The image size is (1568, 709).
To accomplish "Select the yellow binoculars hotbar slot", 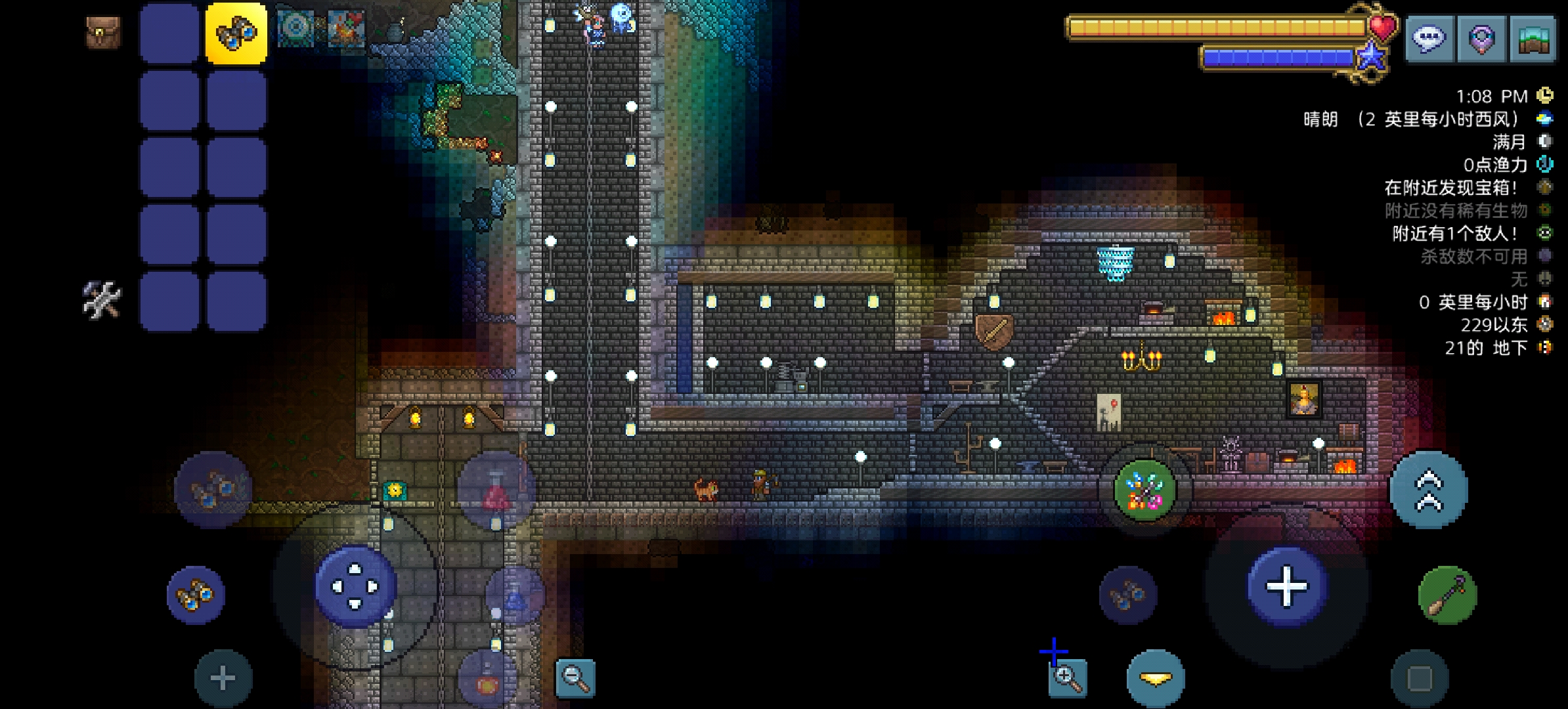I will click(x=236, y=32).
